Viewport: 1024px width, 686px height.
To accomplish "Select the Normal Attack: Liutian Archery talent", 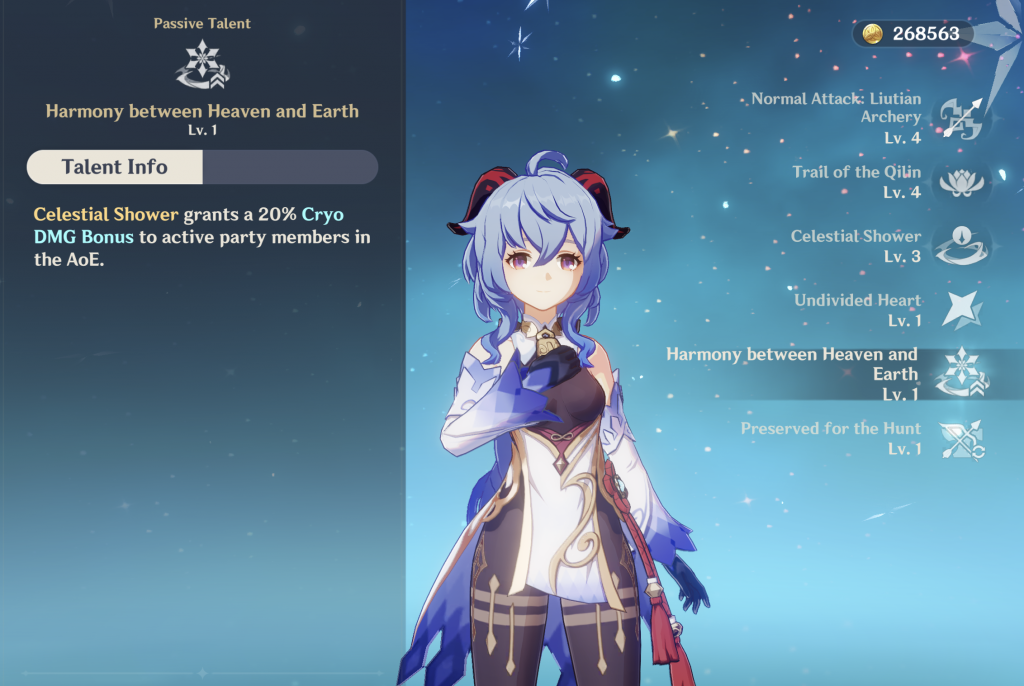I will (960, 118).
